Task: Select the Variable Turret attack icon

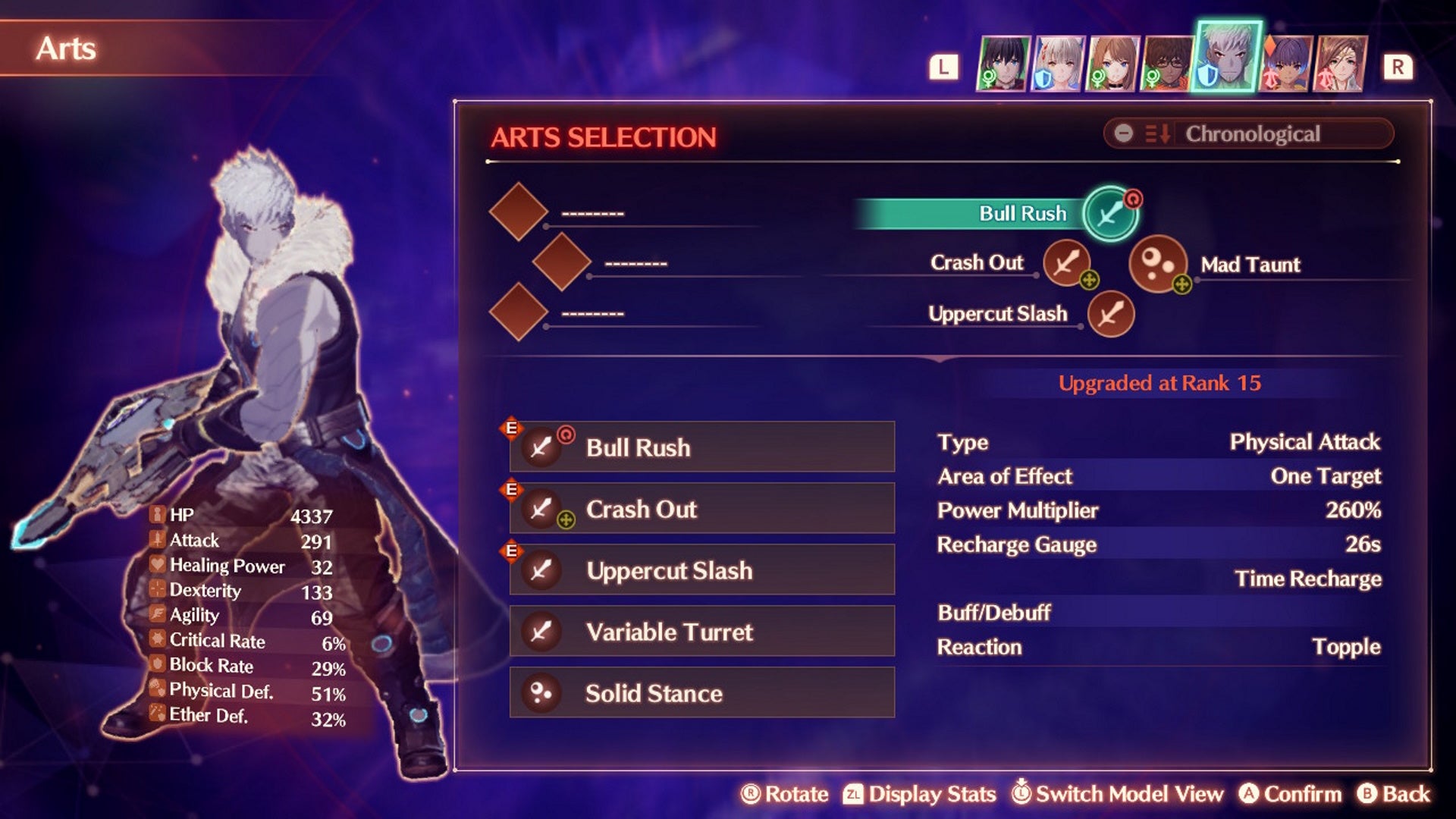Action: pyautogui.click(x=541, y=631)
